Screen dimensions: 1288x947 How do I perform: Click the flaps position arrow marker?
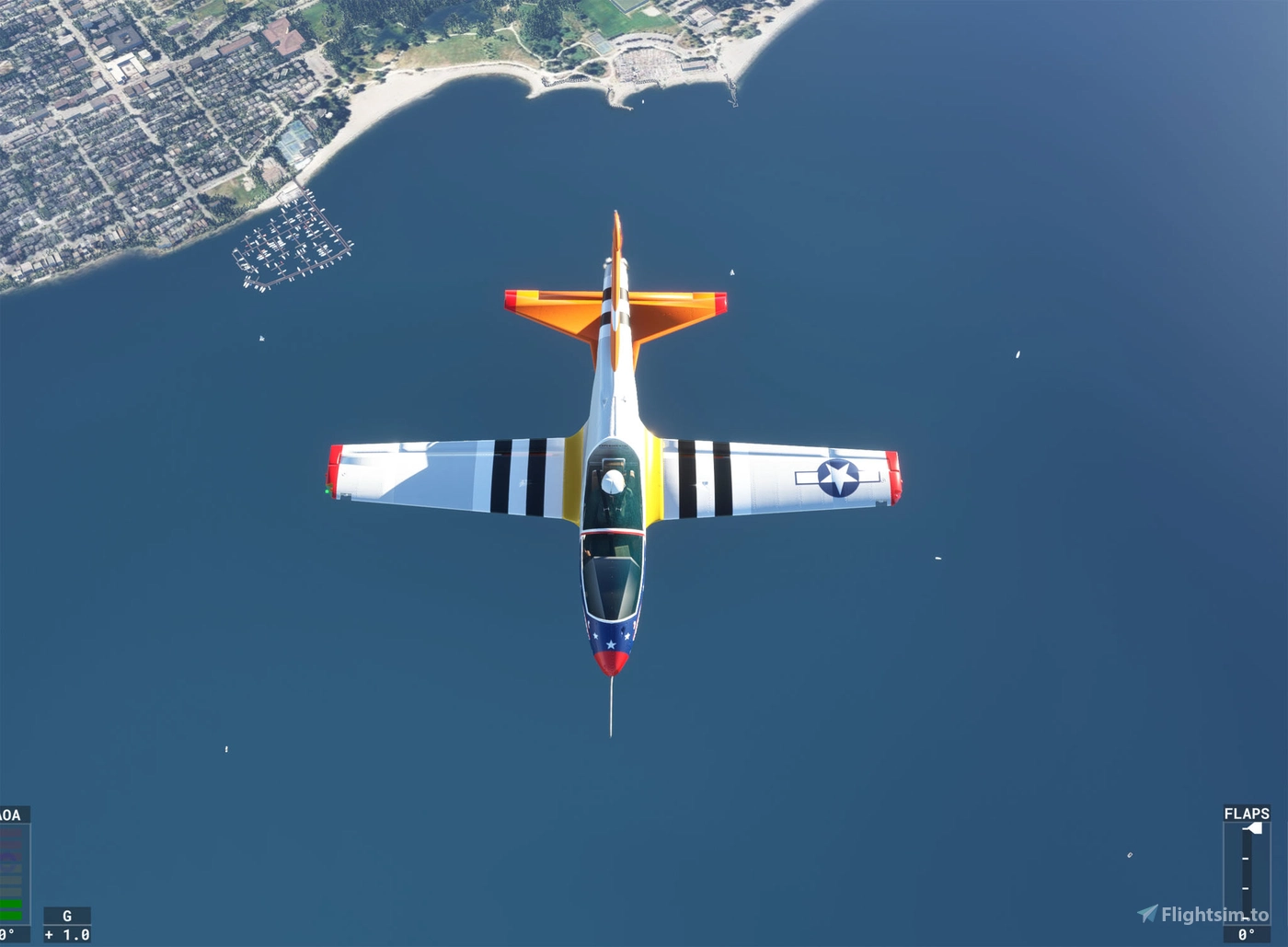coord(1254,827)
